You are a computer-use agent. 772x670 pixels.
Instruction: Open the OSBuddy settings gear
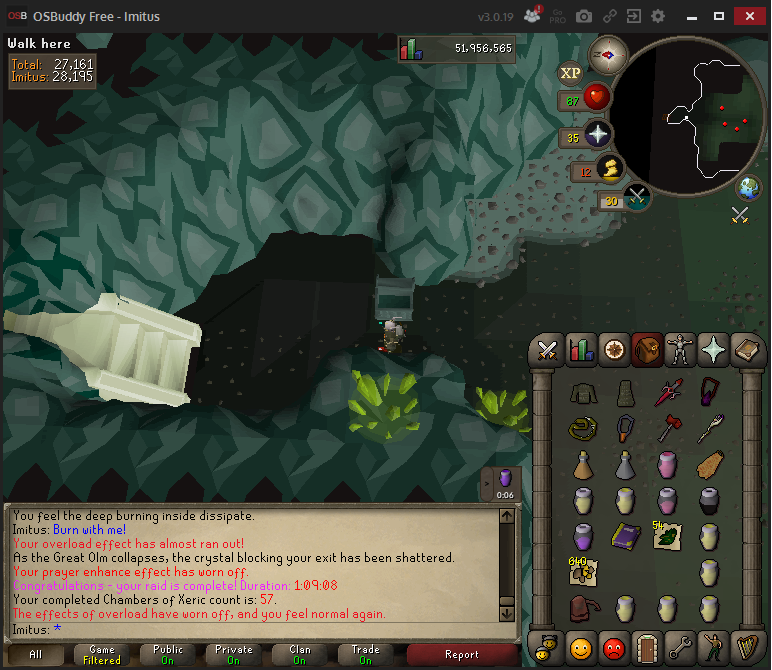pos(657,17)
